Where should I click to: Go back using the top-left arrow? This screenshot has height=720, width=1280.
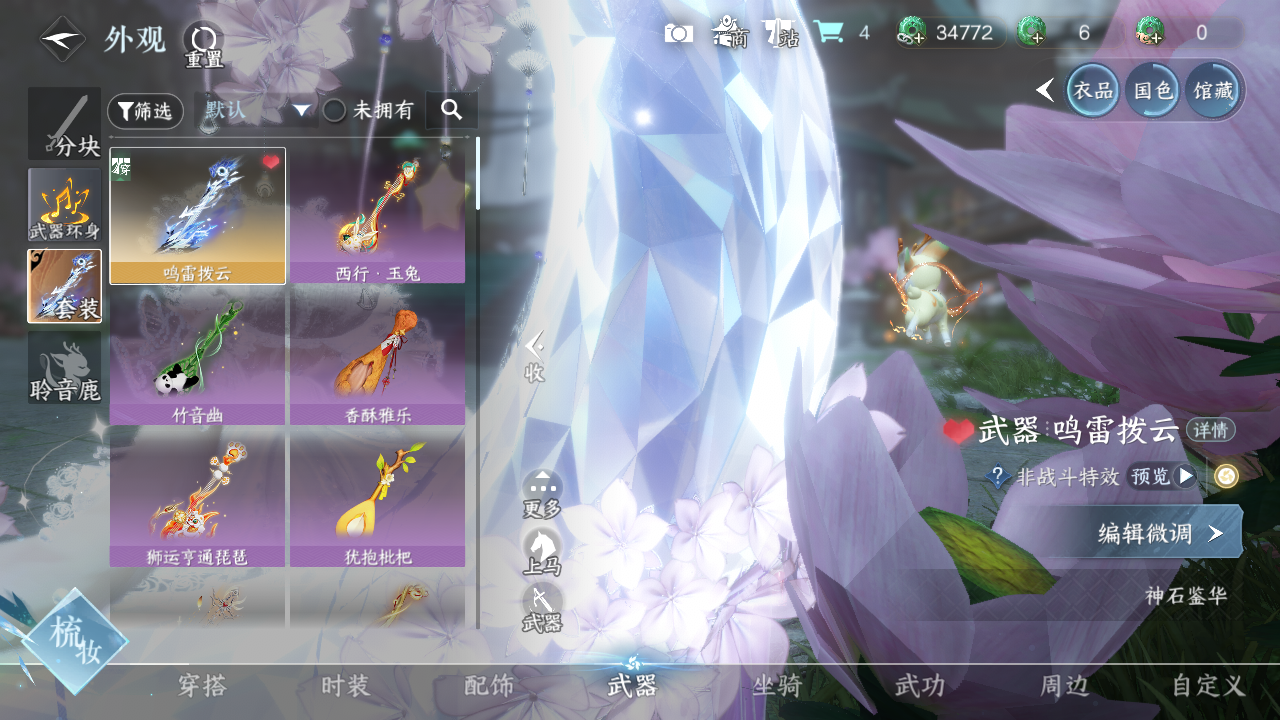click(x=62, y=40)
